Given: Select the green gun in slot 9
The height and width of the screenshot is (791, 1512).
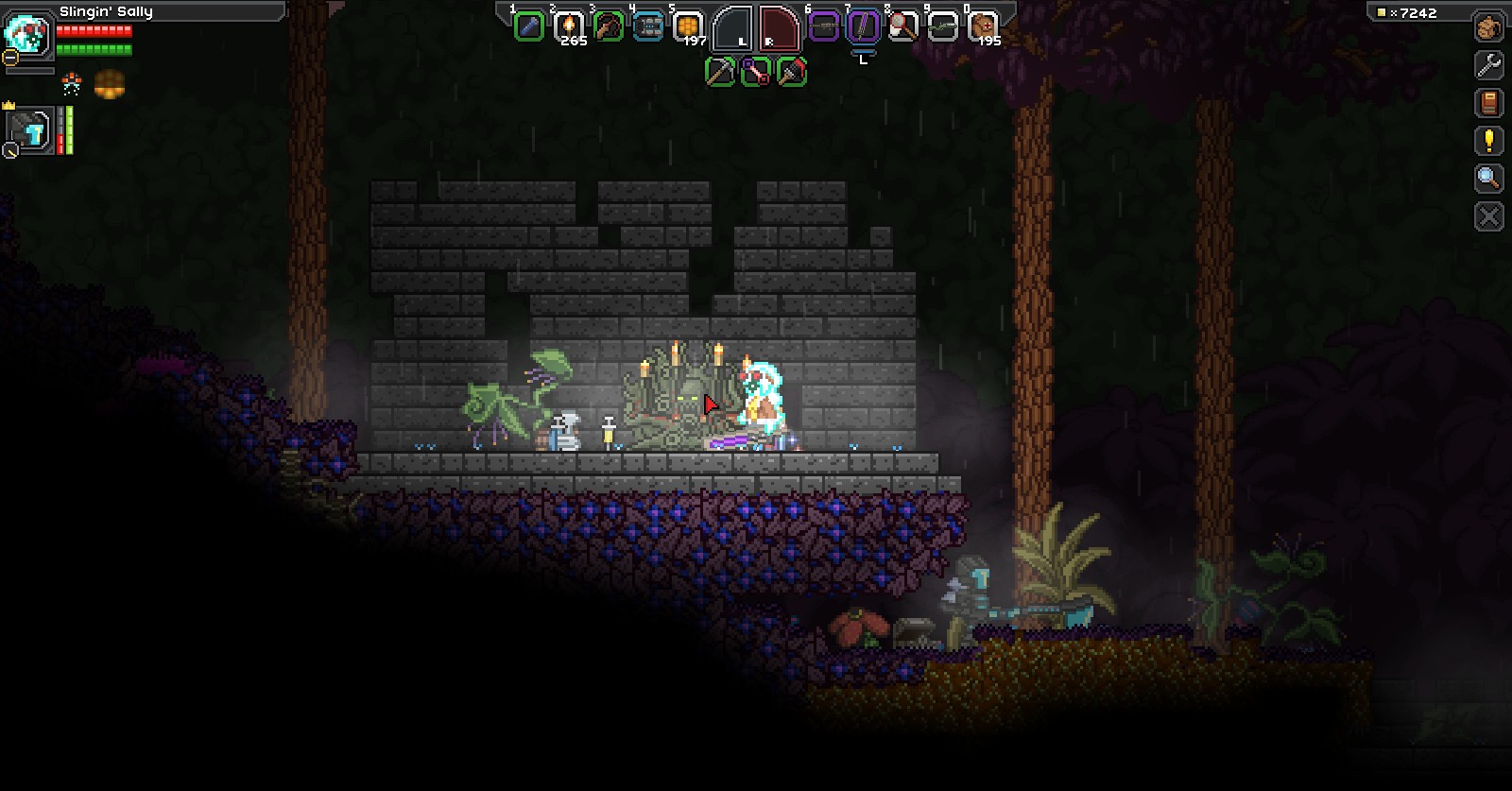Looking at the screenshot, I should (x=942, y=26).
